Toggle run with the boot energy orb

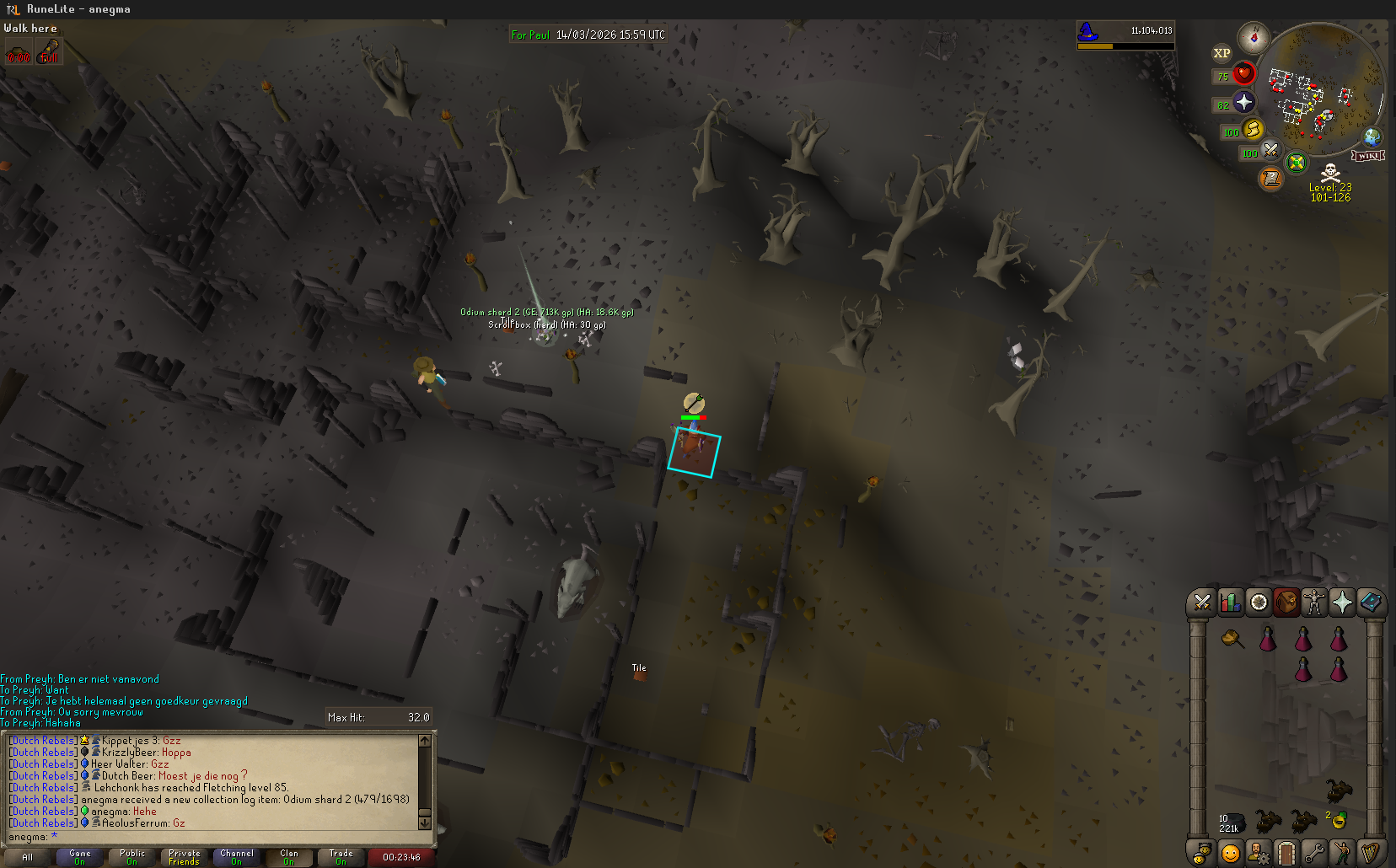coord(1253,130)
